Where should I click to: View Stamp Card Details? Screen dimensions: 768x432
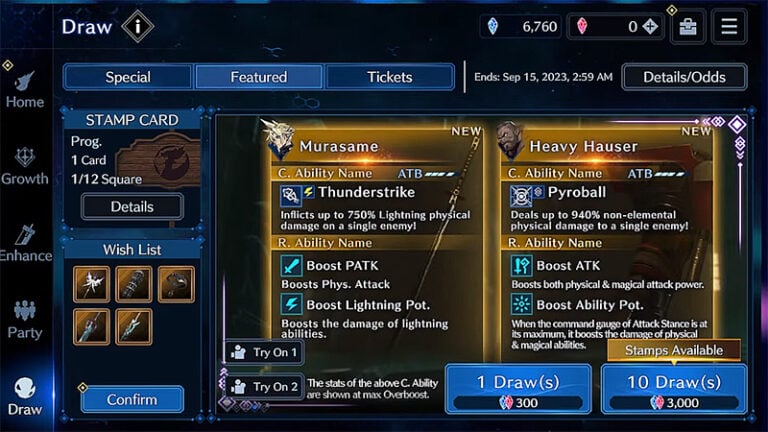tap(132, 206)
